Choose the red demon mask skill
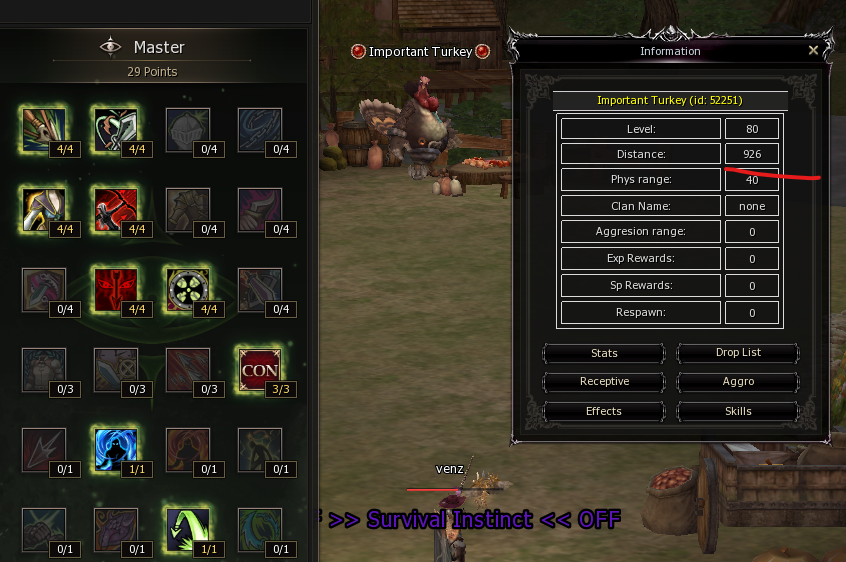The image size is (846, 562). pos(114,289)
